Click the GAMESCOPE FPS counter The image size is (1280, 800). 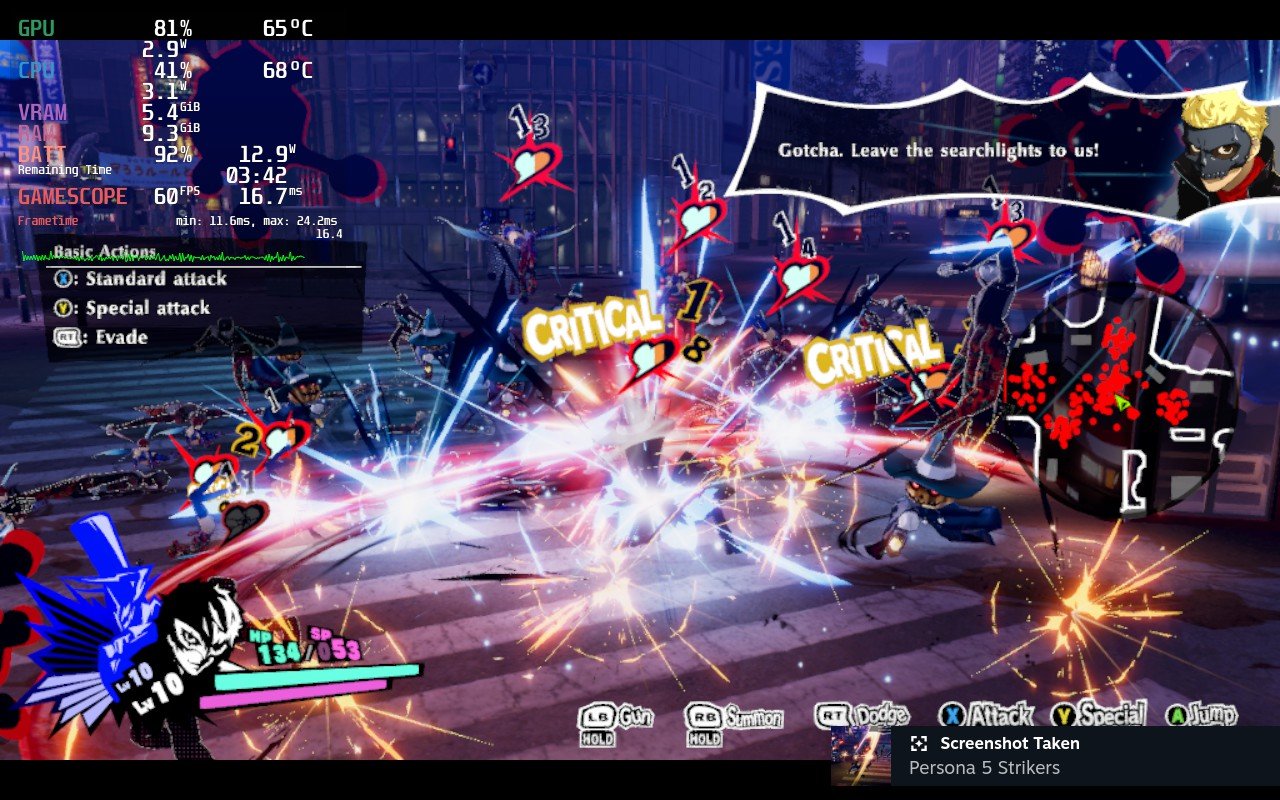click(170, 195)
